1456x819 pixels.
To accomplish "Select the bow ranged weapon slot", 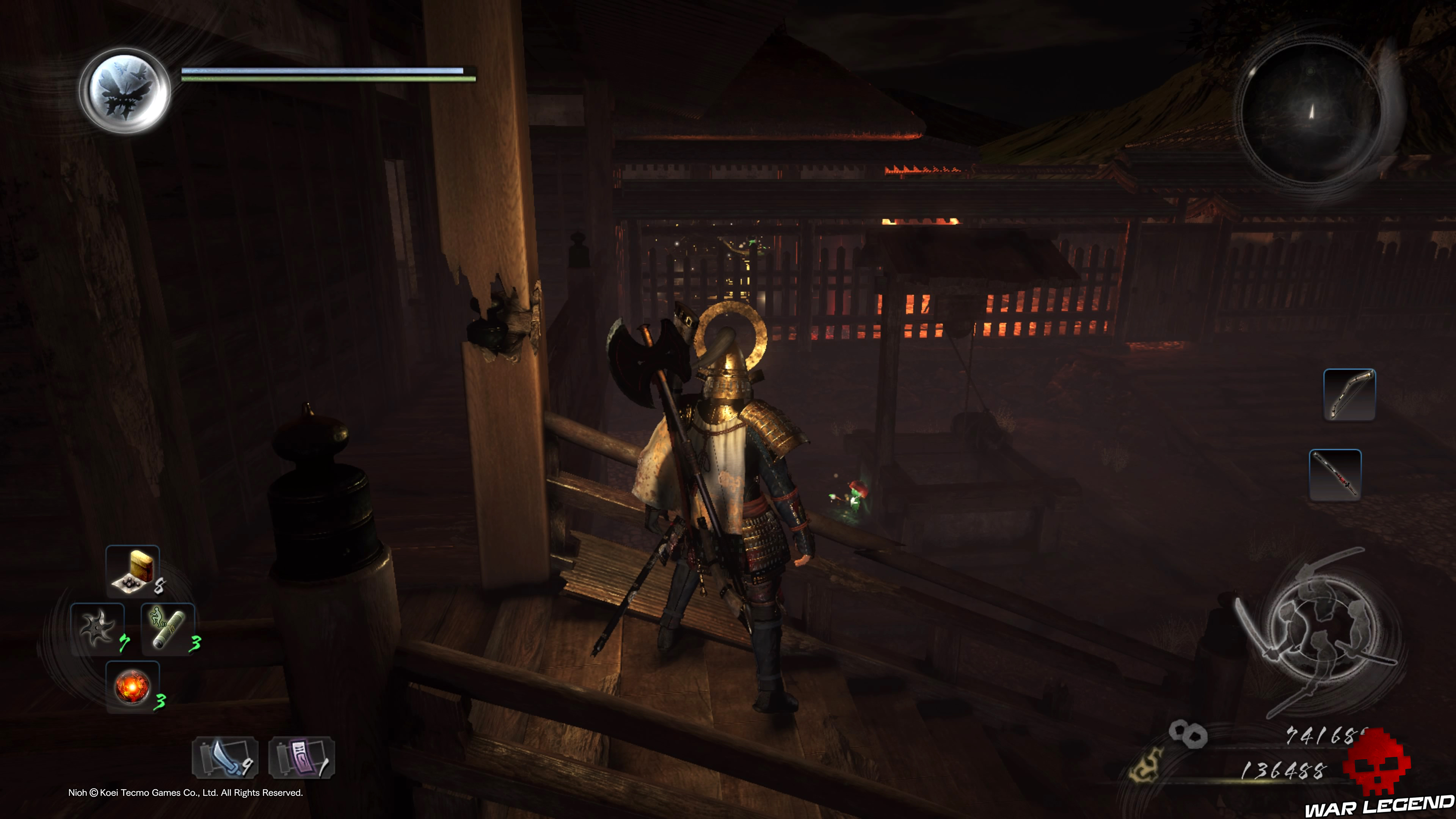I will coord(1349,394).
